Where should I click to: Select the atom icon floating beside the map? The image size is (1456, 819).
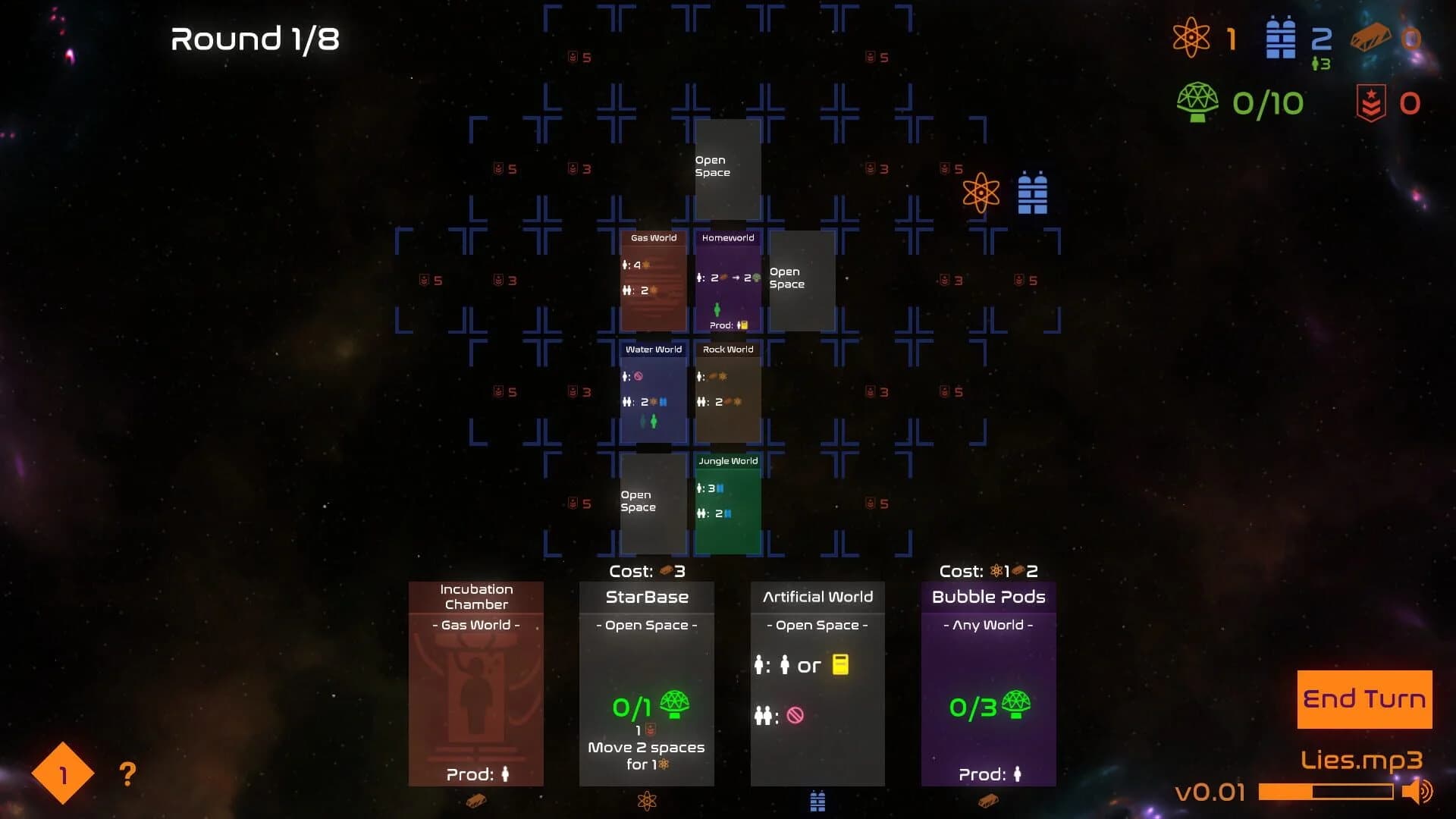983,193
